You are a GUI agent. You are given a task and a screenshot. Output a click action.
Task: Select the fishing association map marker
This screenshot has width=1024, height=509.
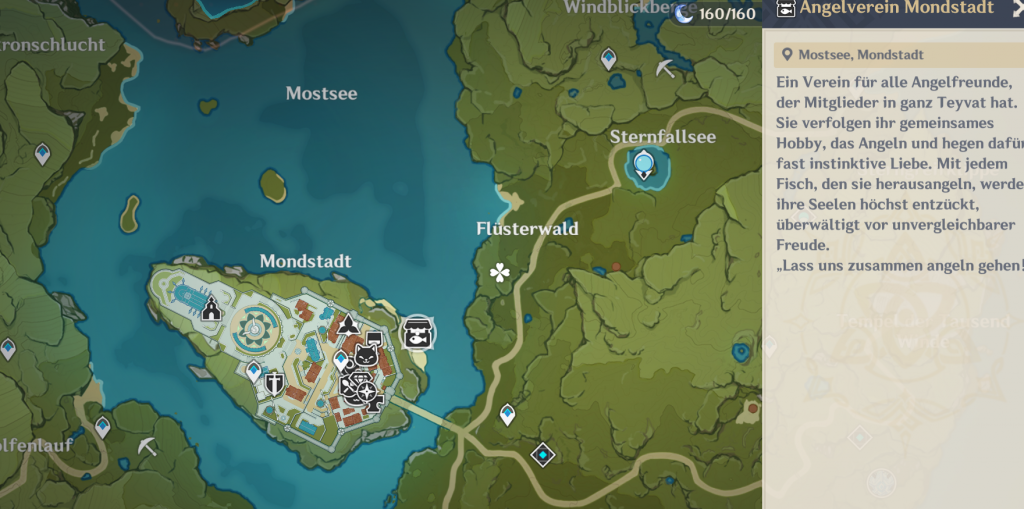(x=417, y=332)
